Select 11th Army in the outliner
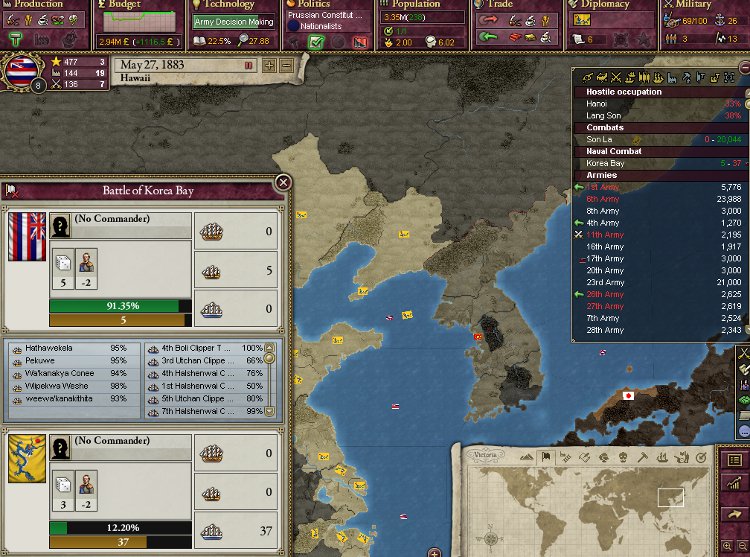Viewport: 750px width, 557px height. 605,234
